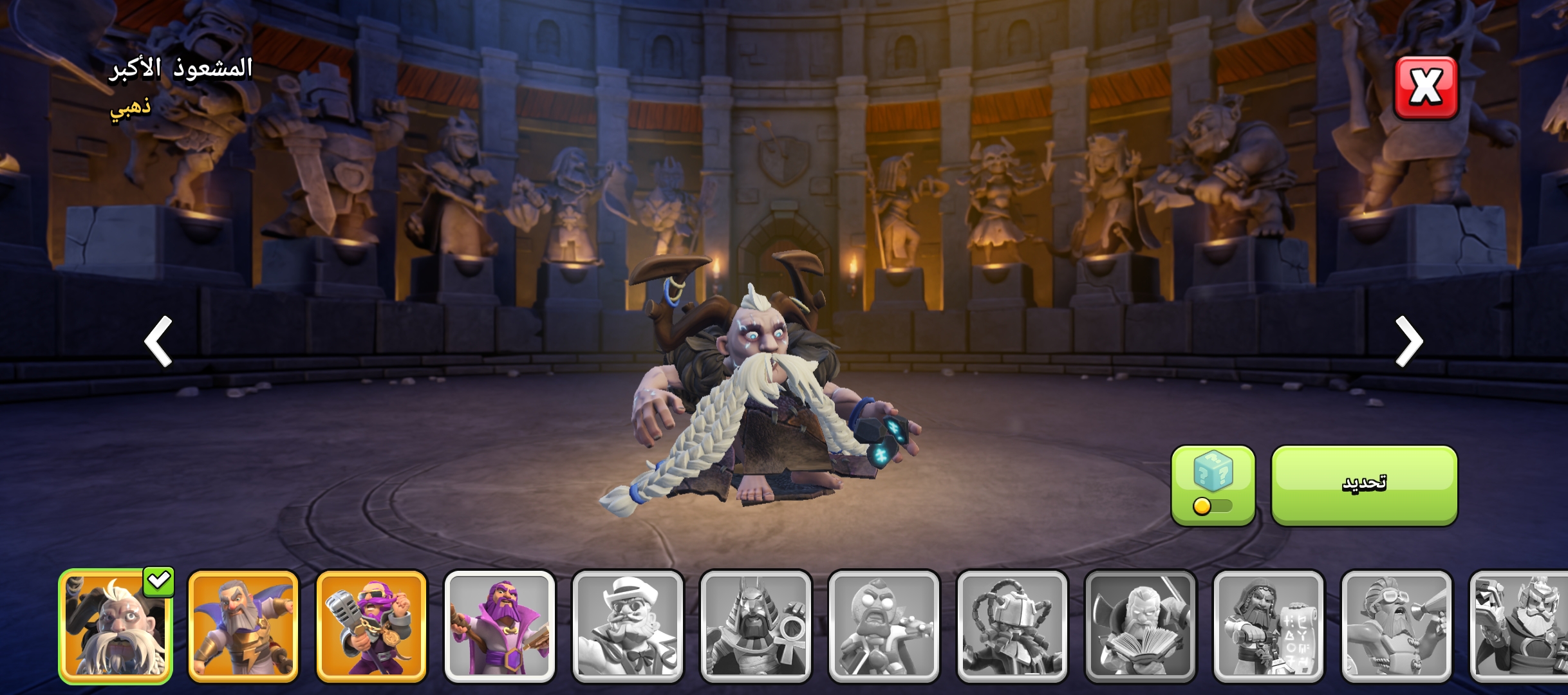Close the skin selection screen
This screenshot has width=1568, height=695.
point(1425,88)
